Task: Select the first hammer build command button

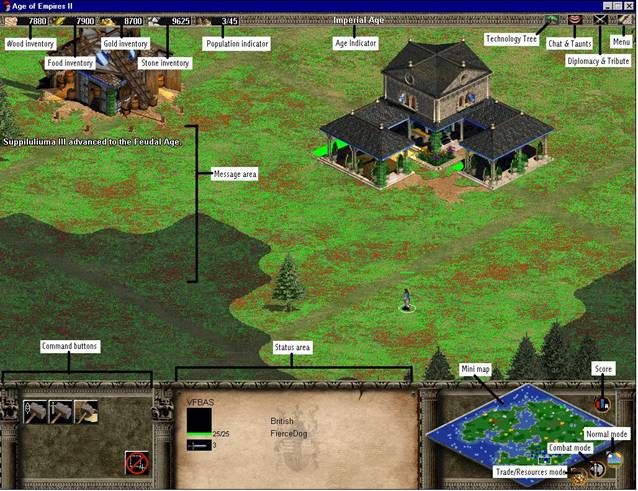Action: coord(35,410)
